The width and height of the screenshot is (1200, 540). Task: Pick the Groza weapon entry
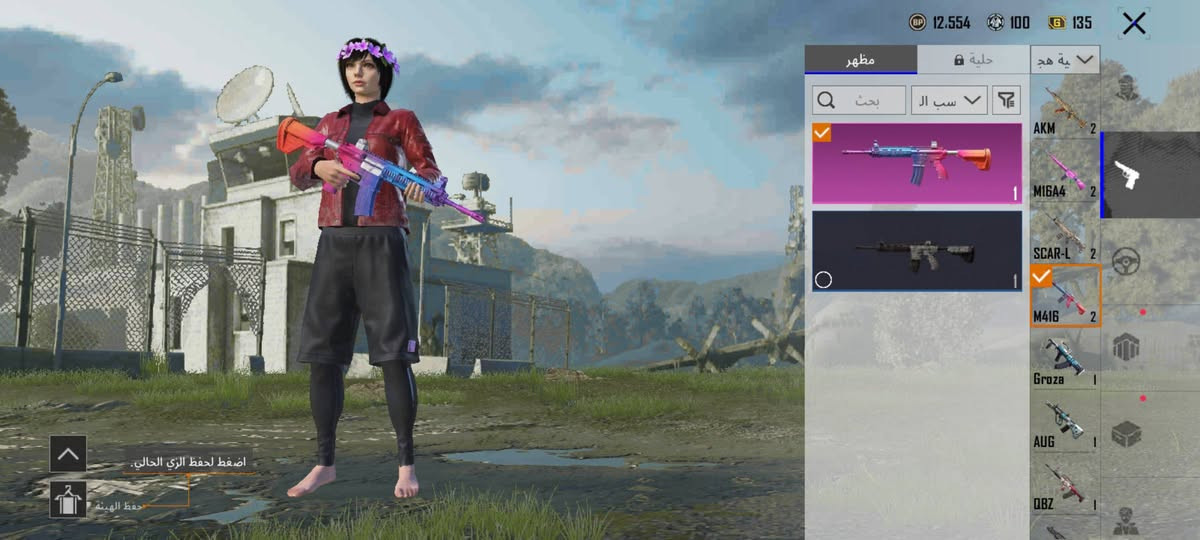pos(1065,360)
